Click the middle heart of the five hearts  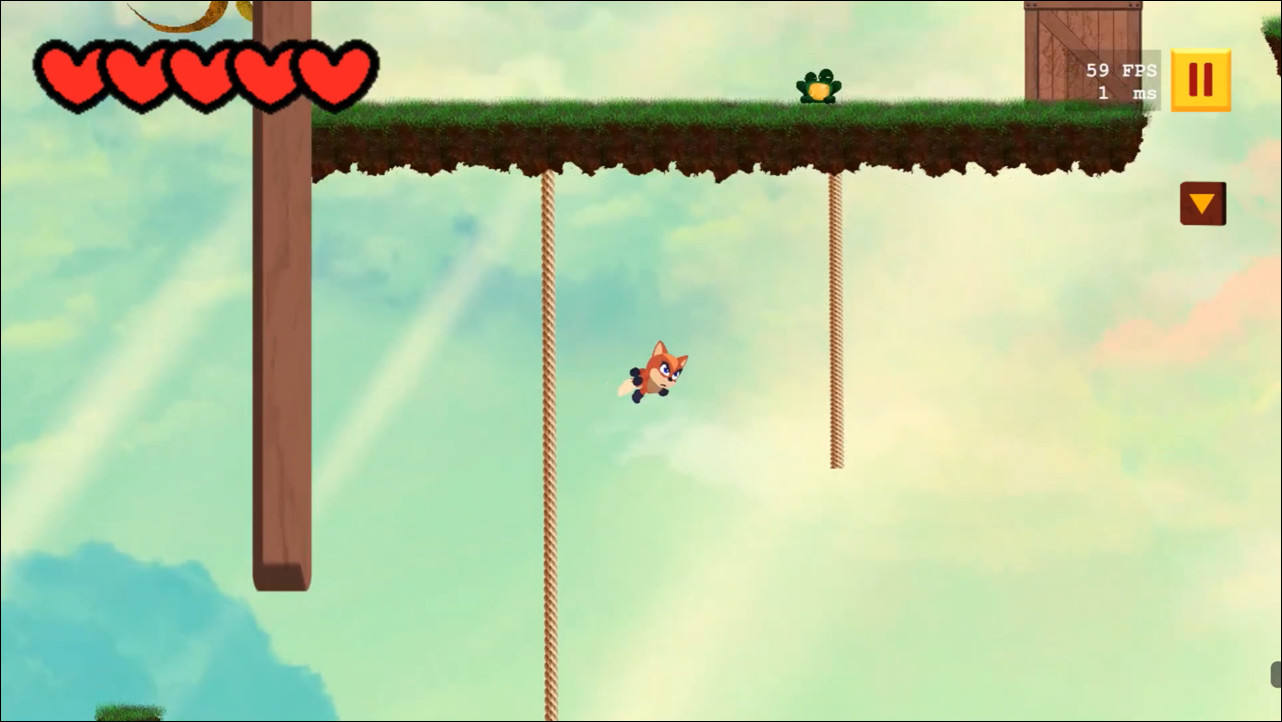[202, 75]
